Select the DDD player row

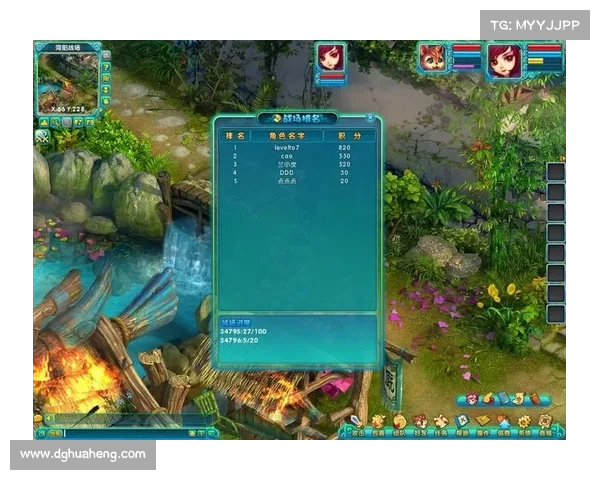(295, 172)
